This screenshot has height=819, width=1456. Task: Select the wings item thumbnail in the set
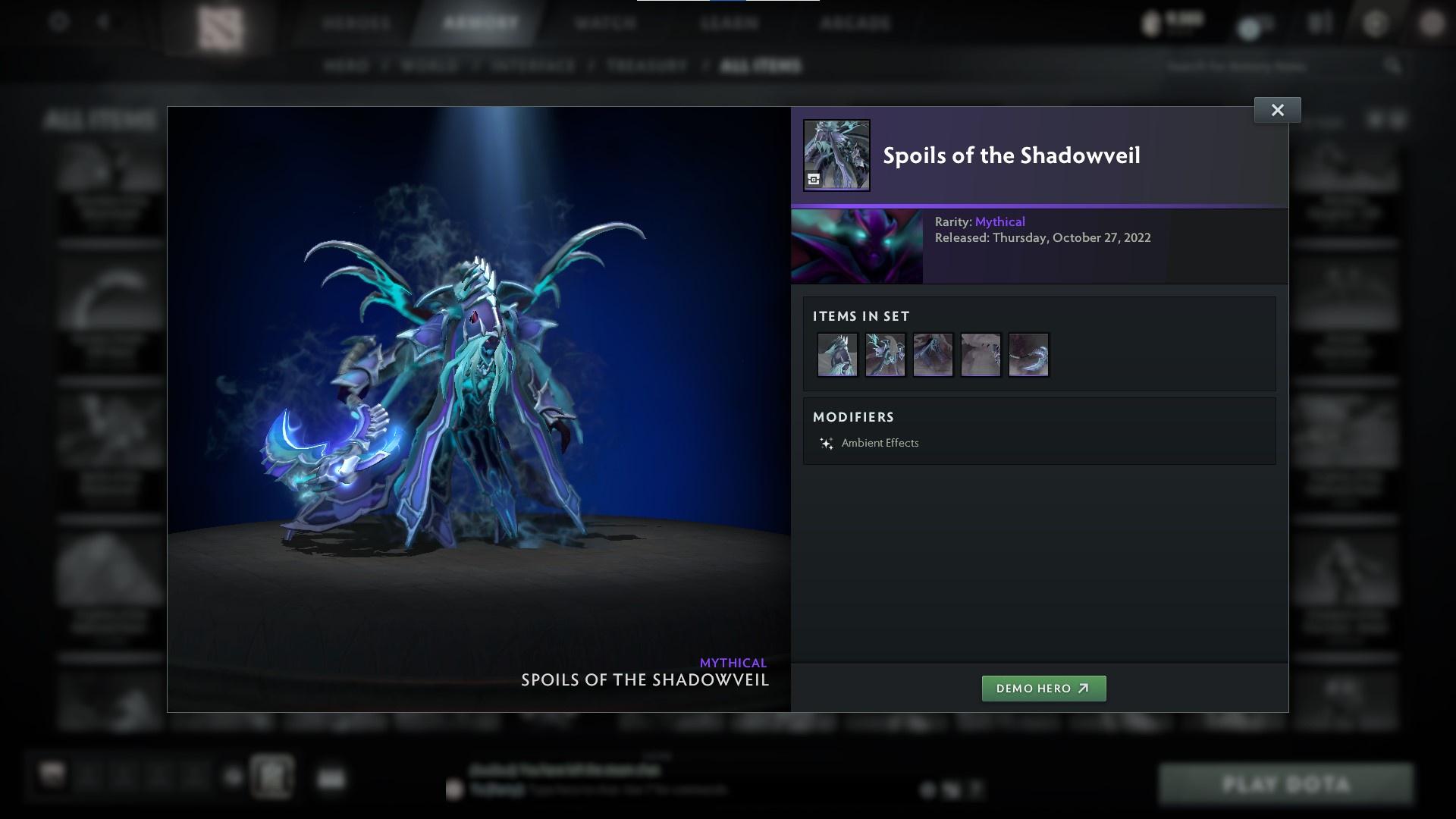tap(933, 354)
